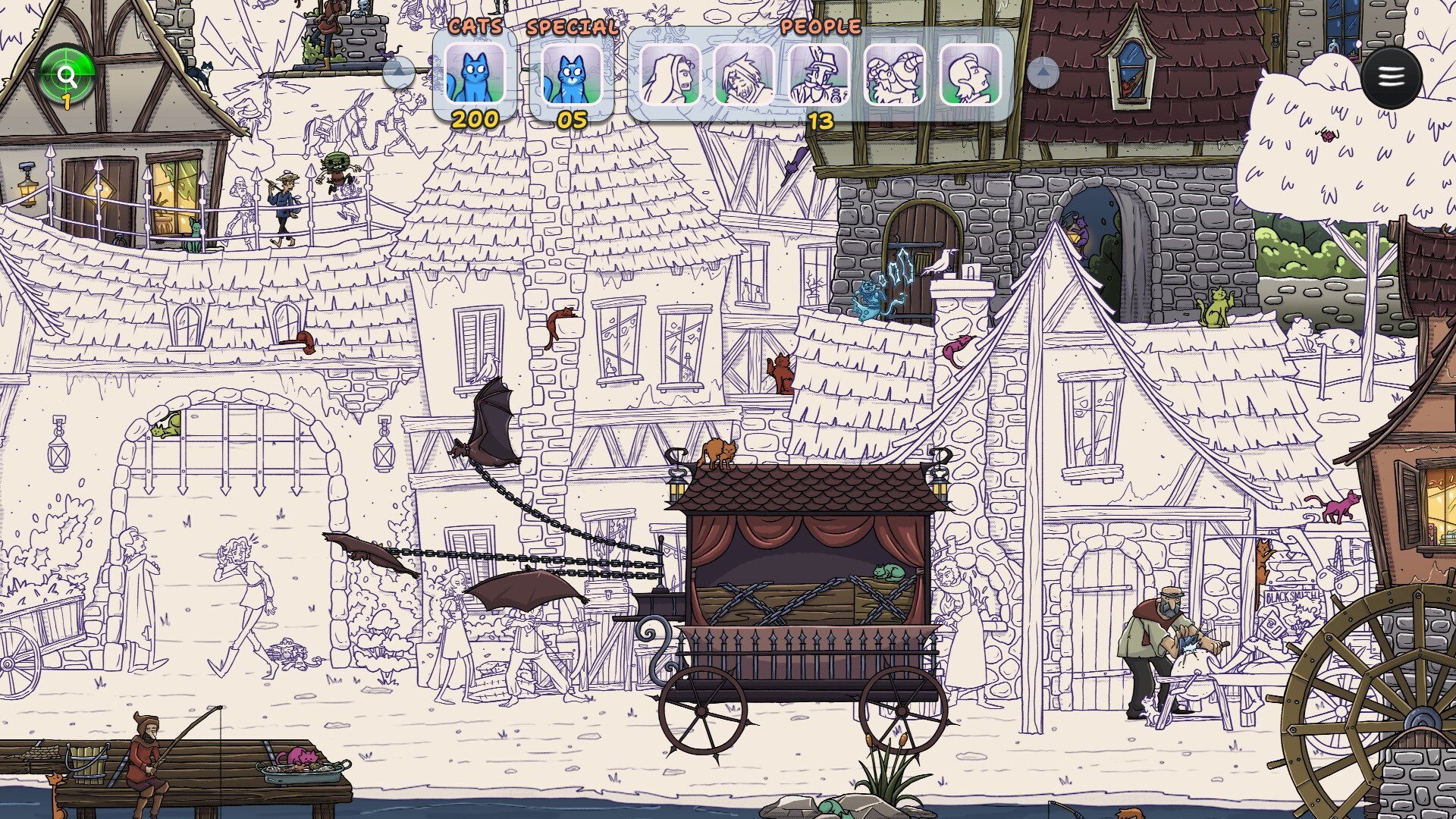The image size is (1456, 819).
Task: Choose the bearded scarred man portrait
Action: click(745, 74)
